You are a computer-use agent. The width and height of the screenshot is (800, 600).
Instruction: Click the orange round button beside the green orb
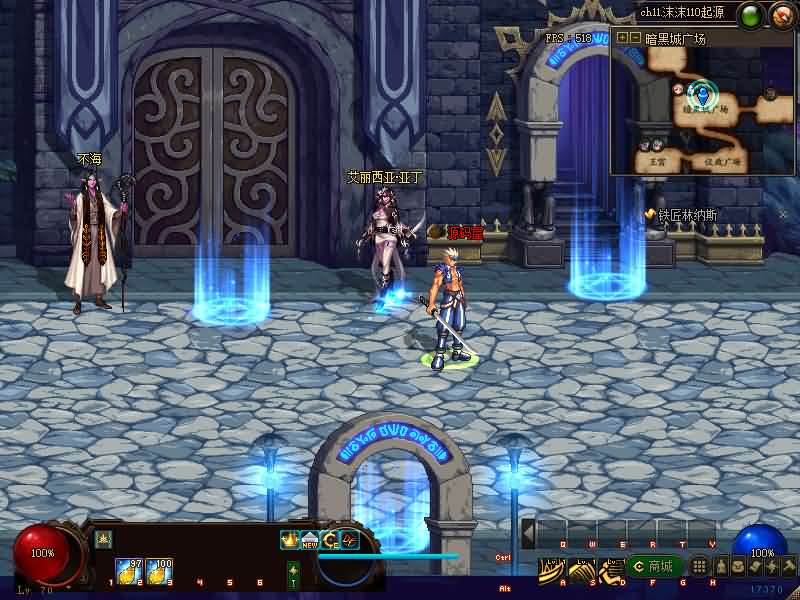[779, 16]
